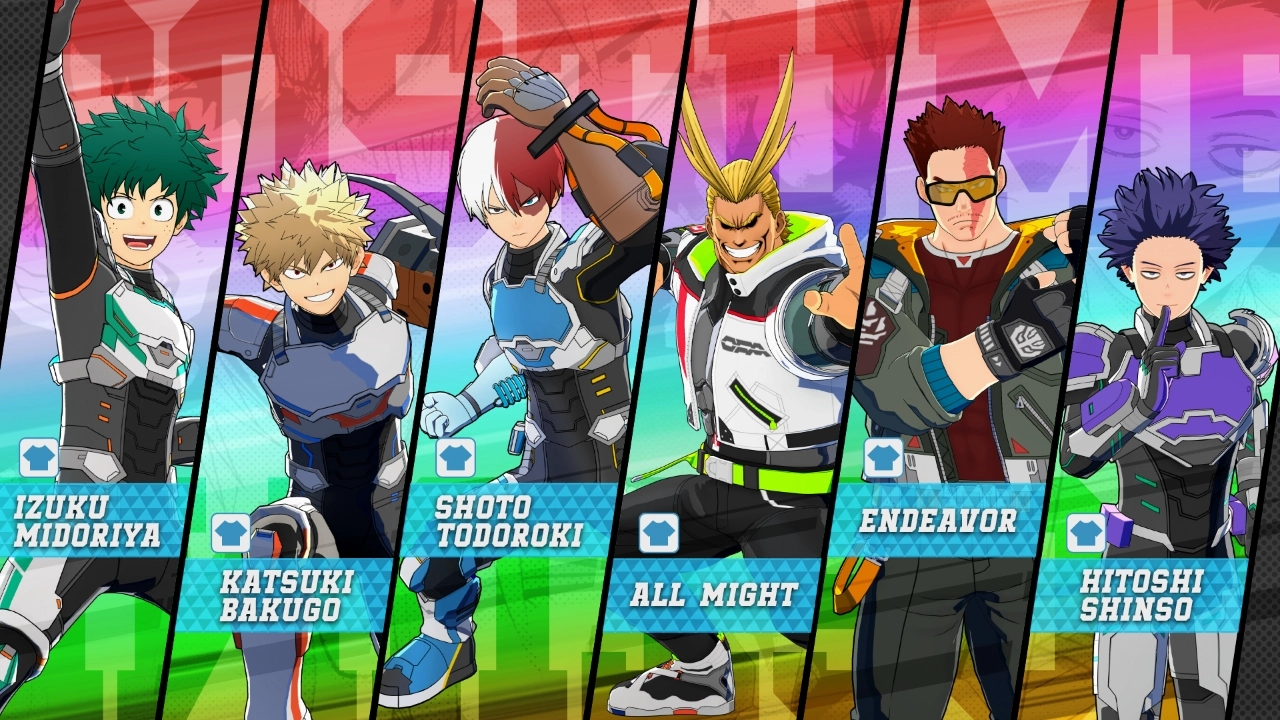Open Katsuki Bakugo's costume shirt icon

tap(229, 531)
